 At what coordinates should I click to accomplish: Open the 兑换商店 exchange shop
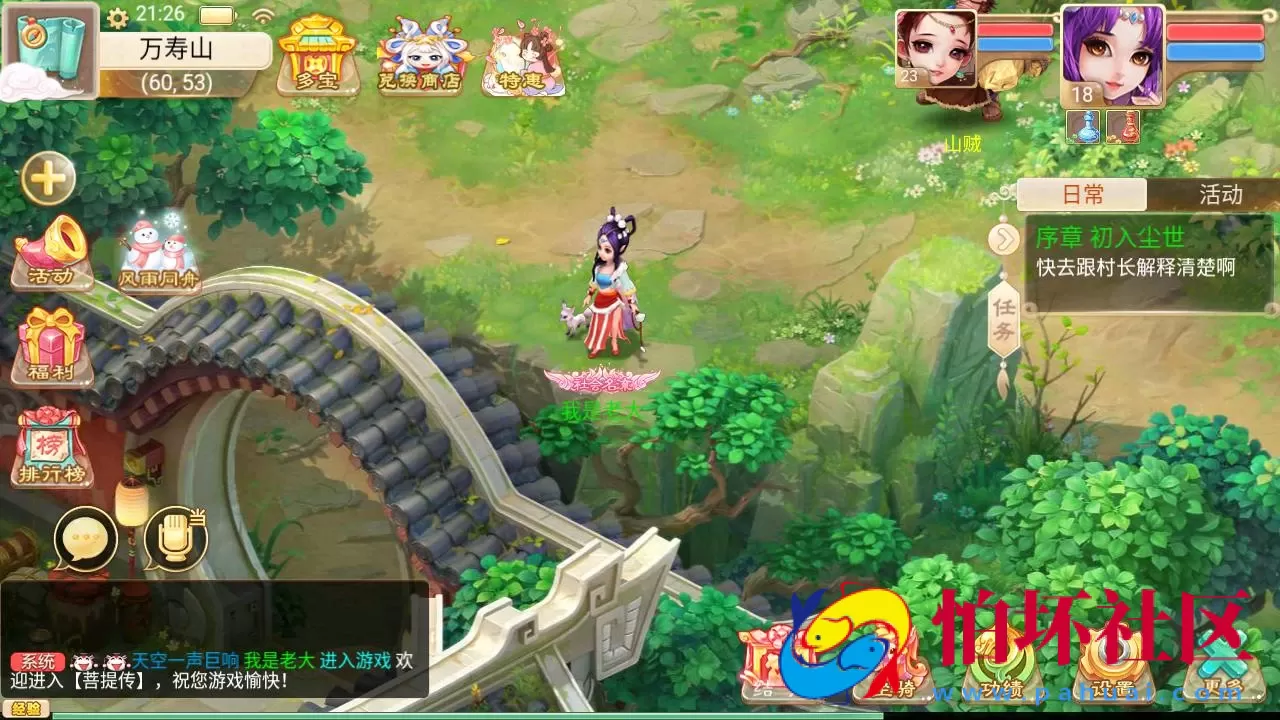[x=420, y=57]
